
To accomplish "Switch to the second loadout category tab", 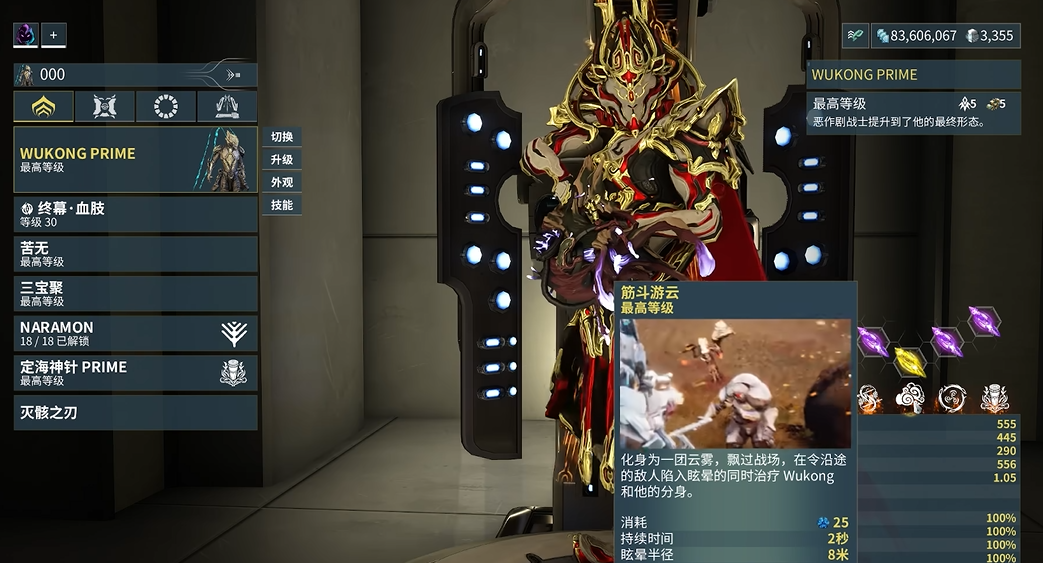I will [x=105, y=106].
